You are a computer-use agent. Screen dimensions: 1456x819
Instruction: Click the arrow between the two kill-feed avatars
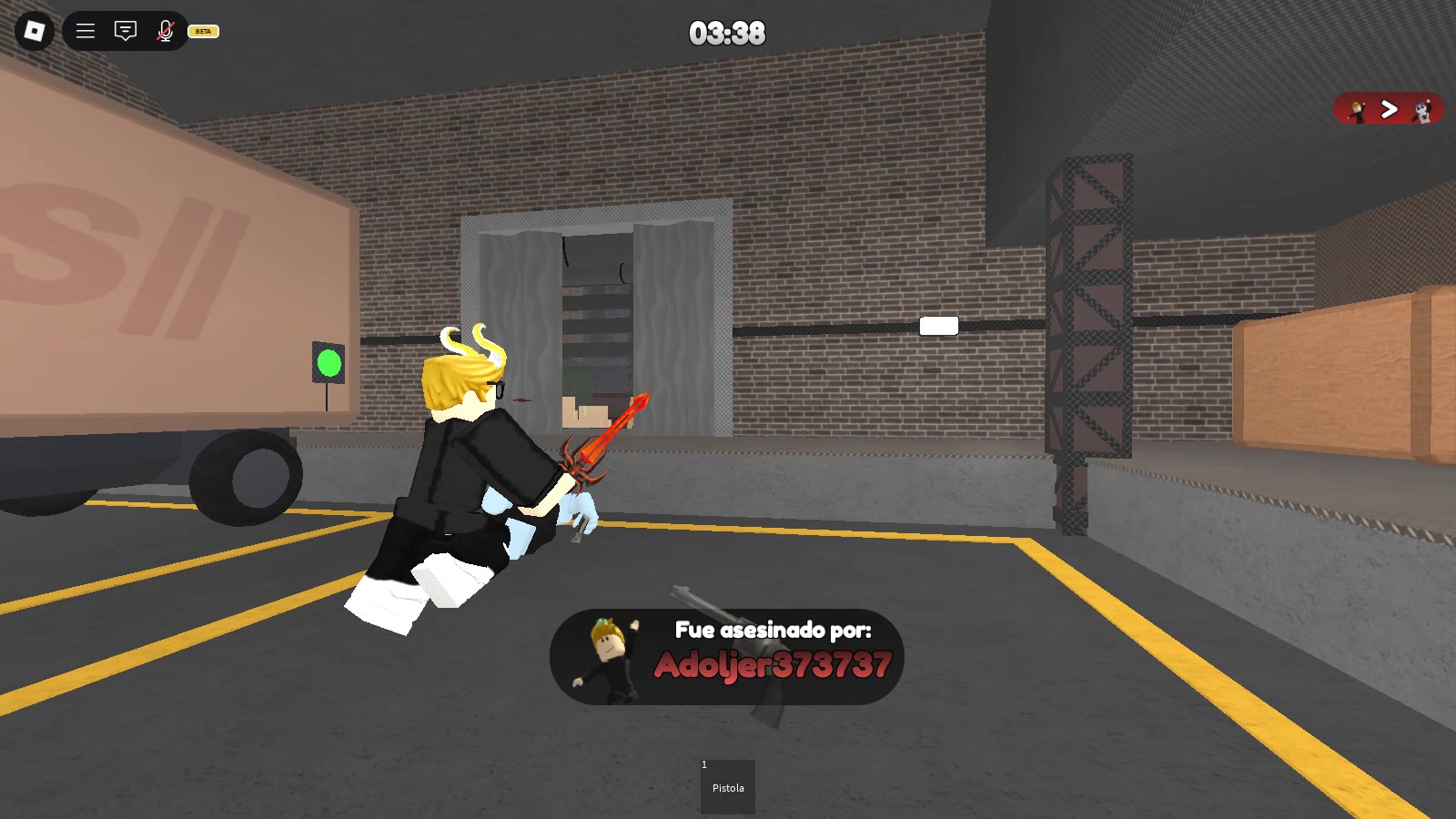(1388, 109)
